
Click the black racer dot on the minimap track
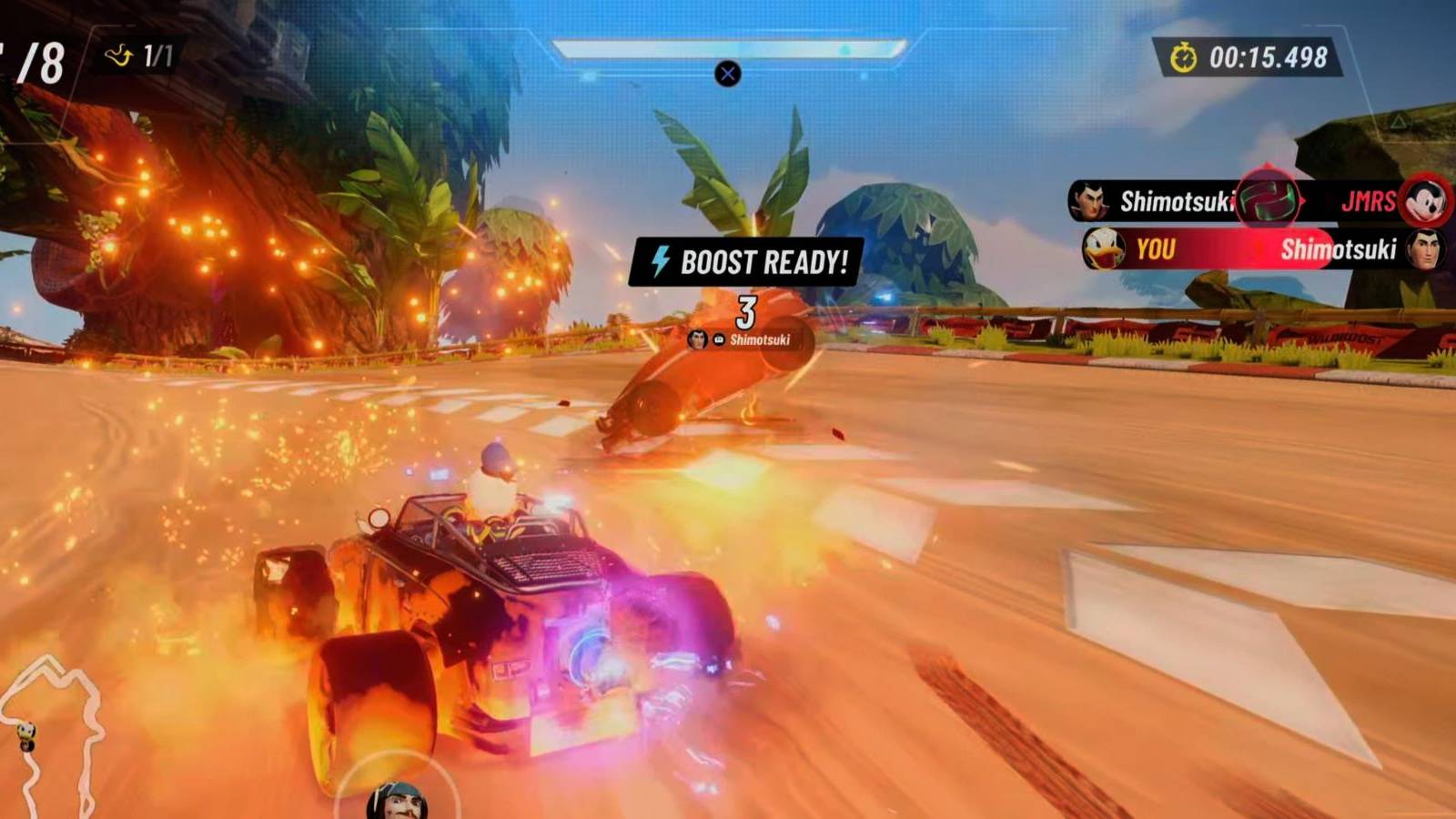point(27,745)
